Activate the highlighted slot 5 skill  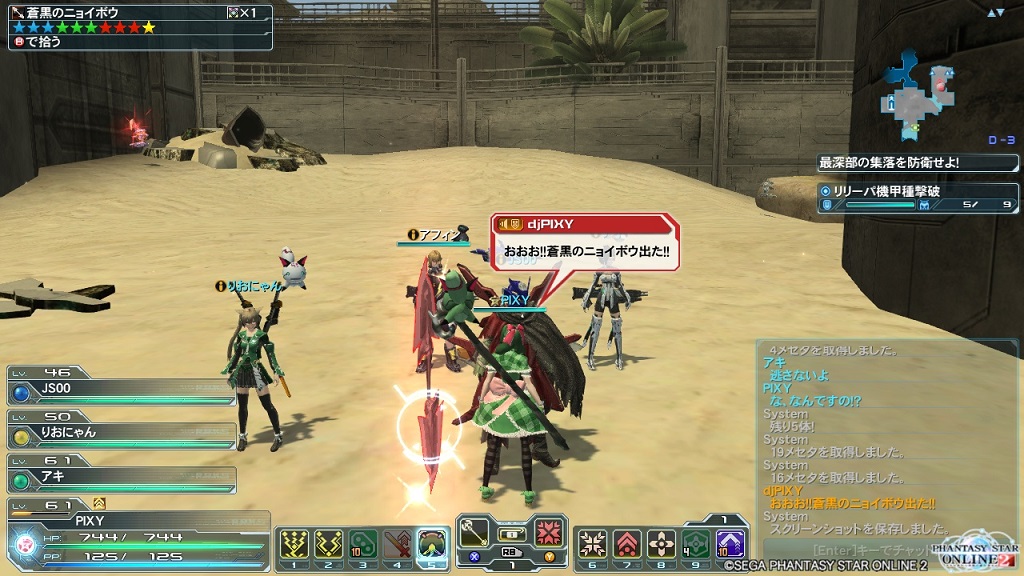[x=432, y=544]
